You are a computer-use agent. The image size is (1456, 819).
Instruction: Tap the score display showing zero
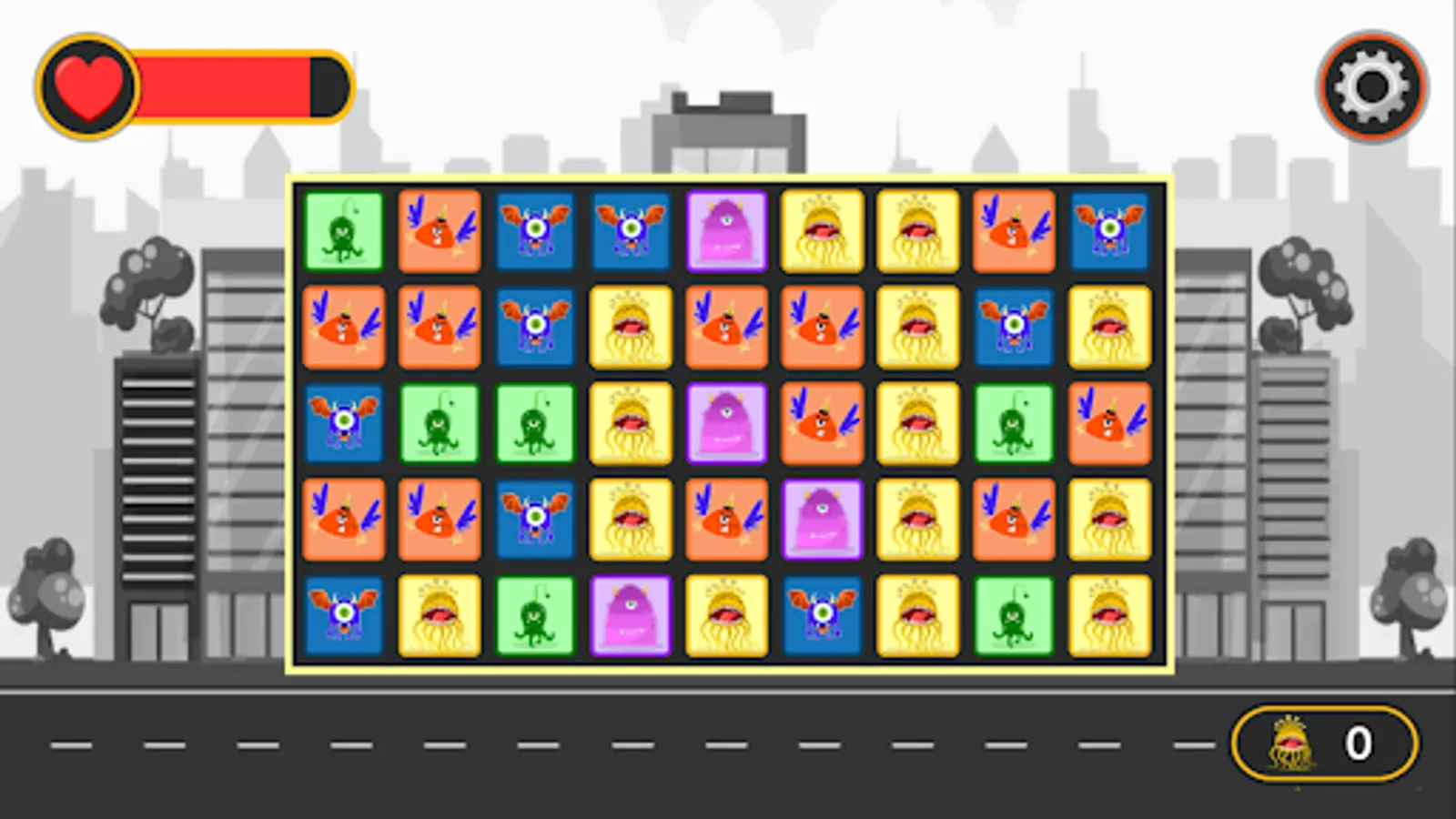(1357, 743)
